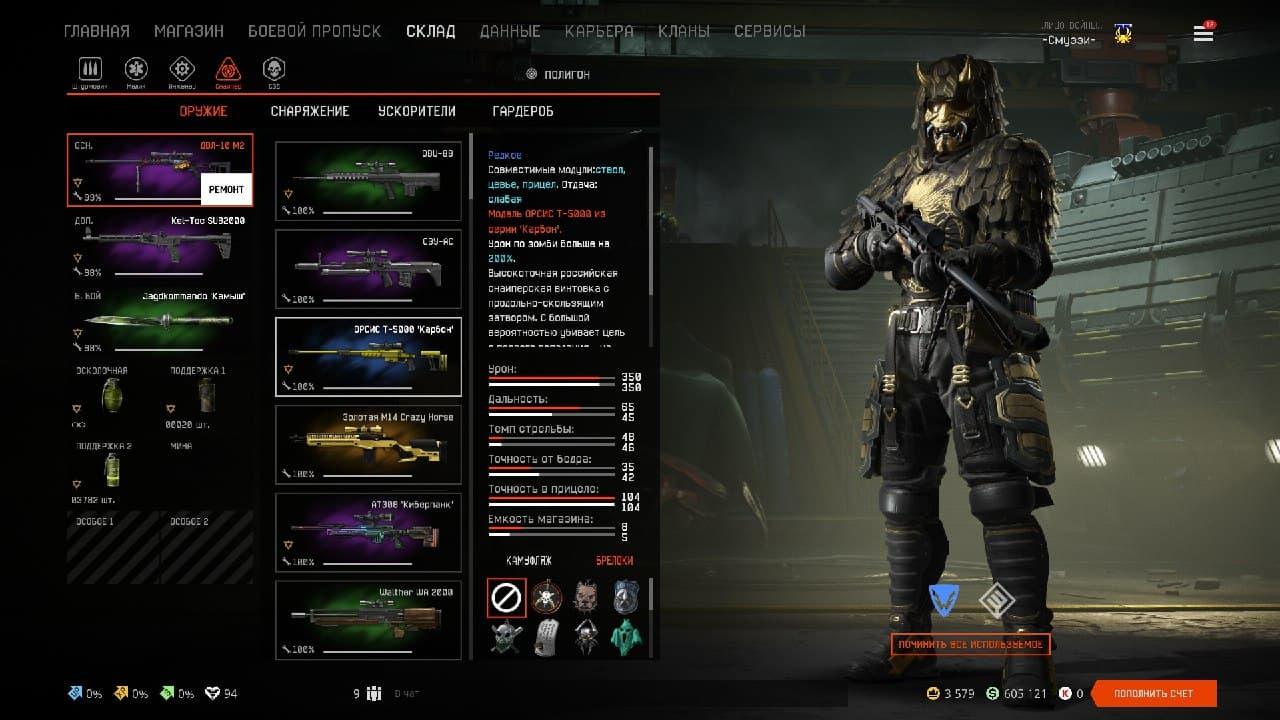The image size is (1280, 720).
Task: Open the Гардероб wardrobe tab
Action: coord(523,111)
